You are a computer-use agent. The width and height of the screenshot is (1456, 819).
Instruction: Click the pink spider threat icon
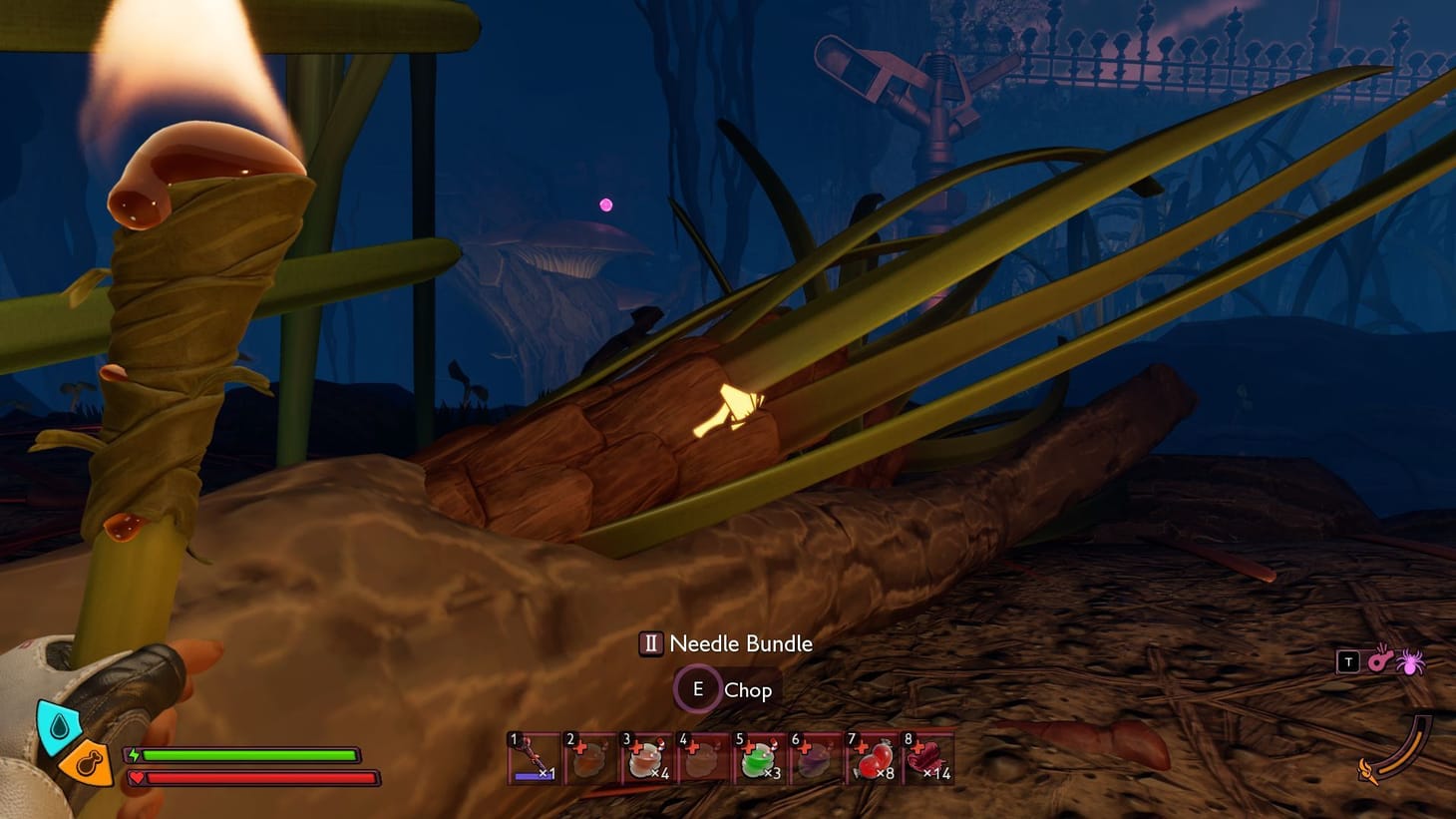[1410, 663]
